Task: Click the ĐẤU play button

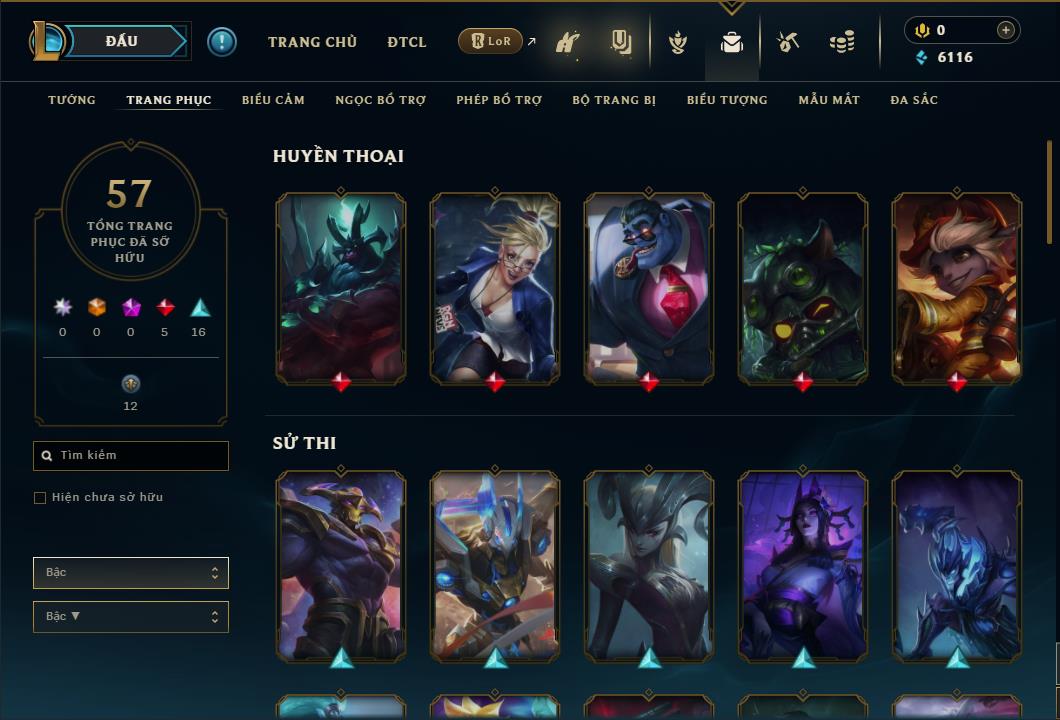Action: coord(122,41)
